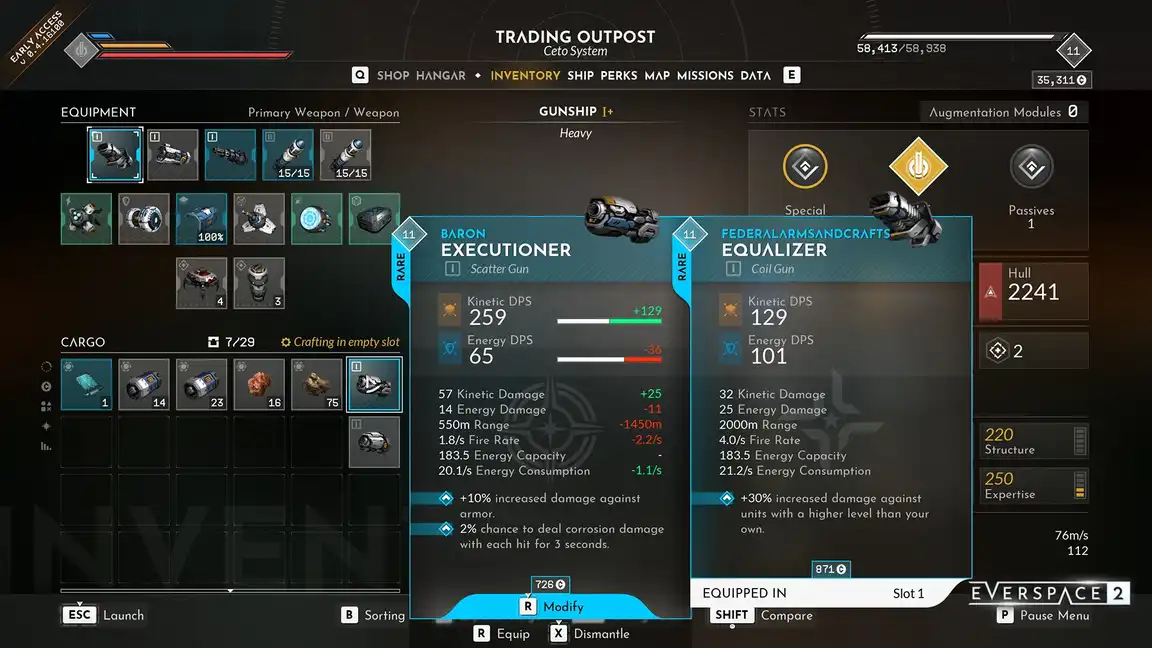Viewport: 1152px width, 648px height.
Task: Select the brown ore cargo slot with 75
Action: (x=317, y=384)
